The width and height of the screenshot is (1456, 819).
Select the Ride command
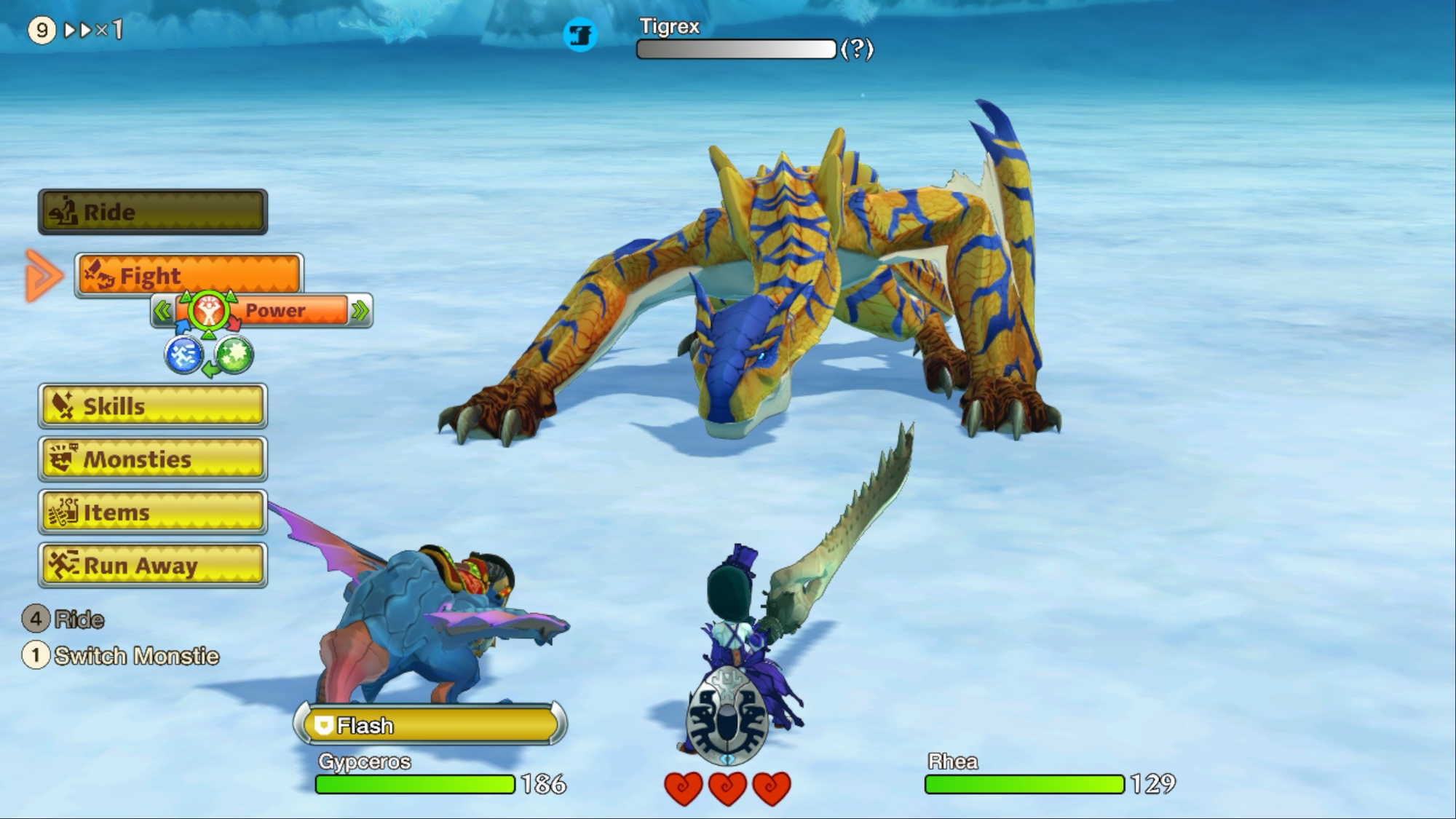153,212
